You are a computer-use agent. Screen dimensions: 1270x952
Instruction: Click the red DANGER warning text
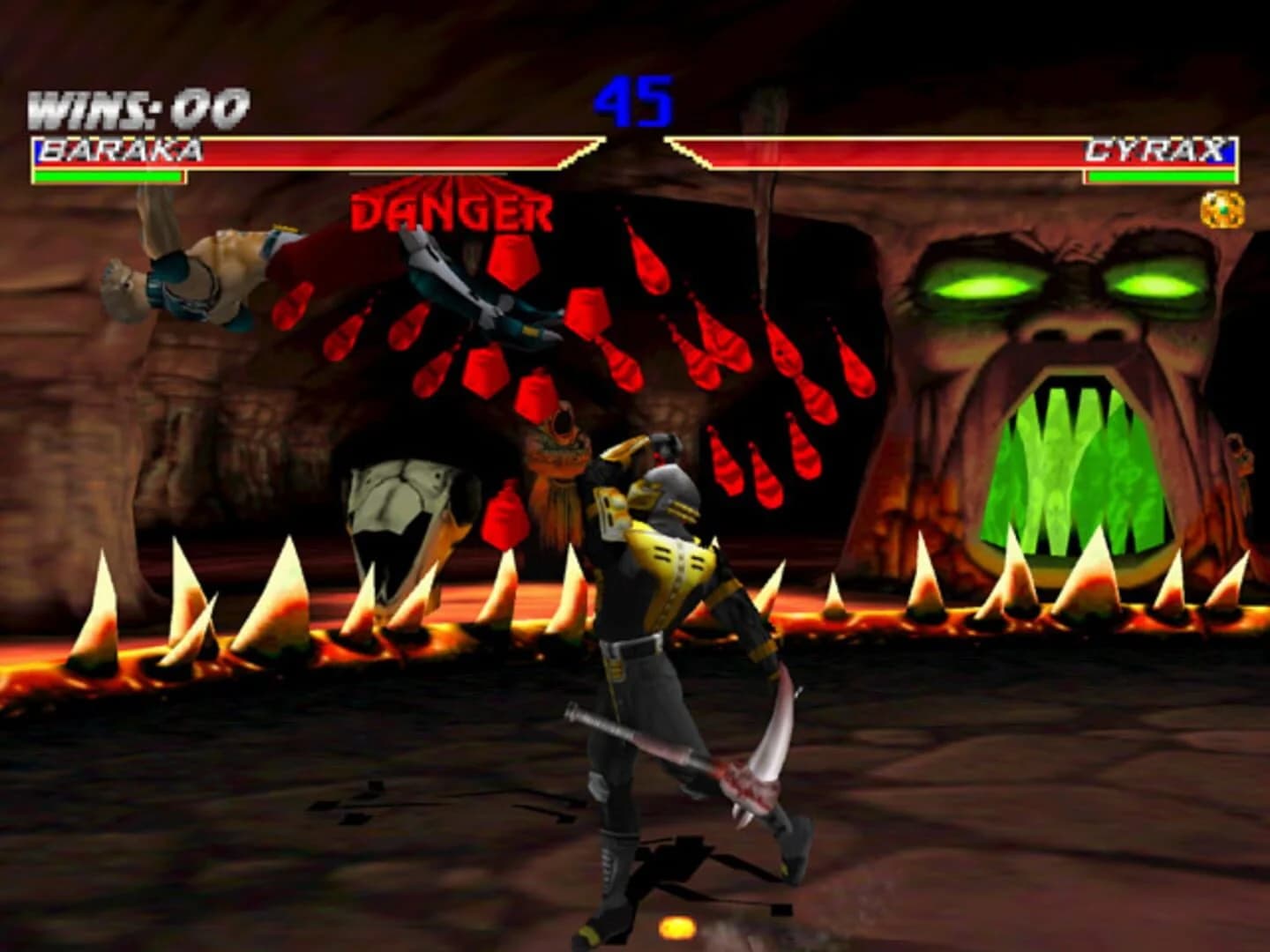452,211
